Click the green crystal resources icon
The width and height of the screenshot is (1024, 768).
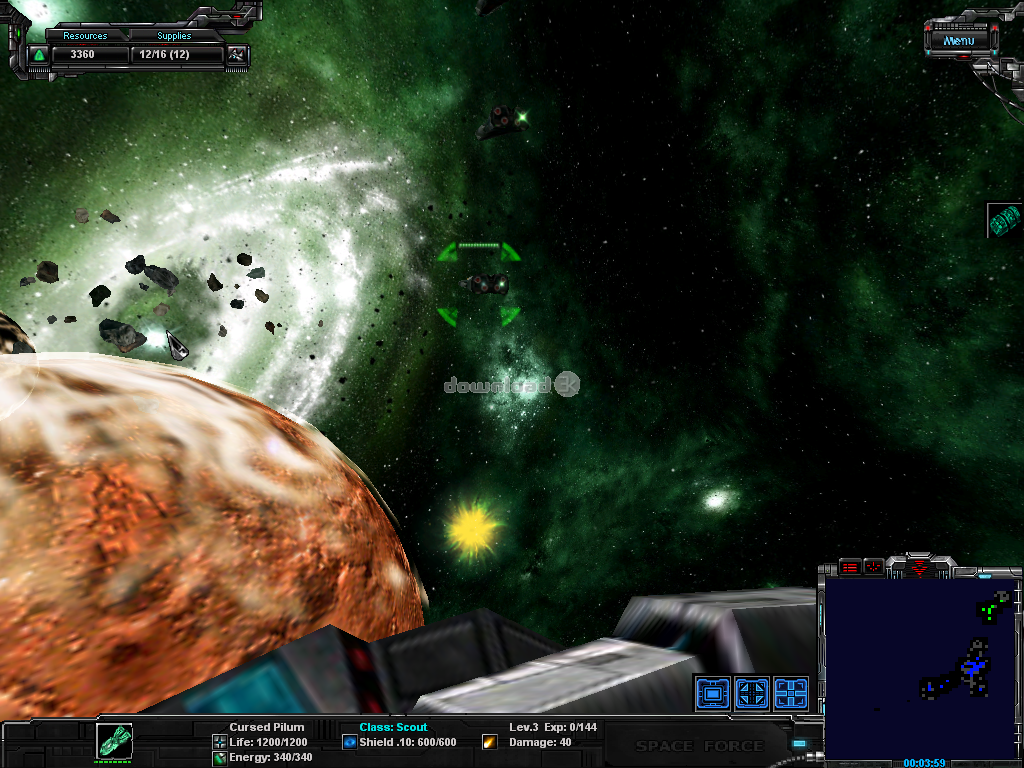39,54
